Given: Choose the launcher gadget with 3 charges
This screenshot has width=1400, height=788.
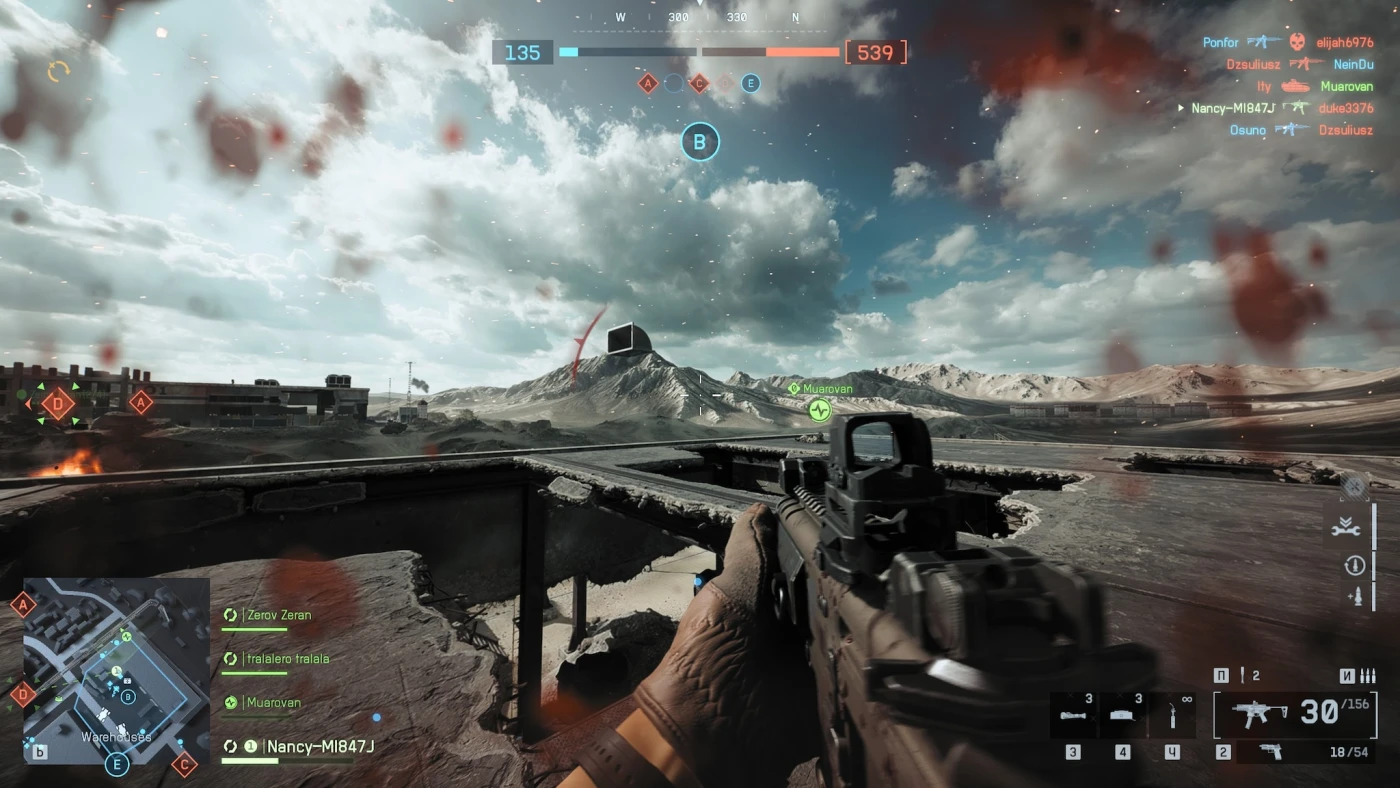Looking at the screenshot, I should point(1073,715).
